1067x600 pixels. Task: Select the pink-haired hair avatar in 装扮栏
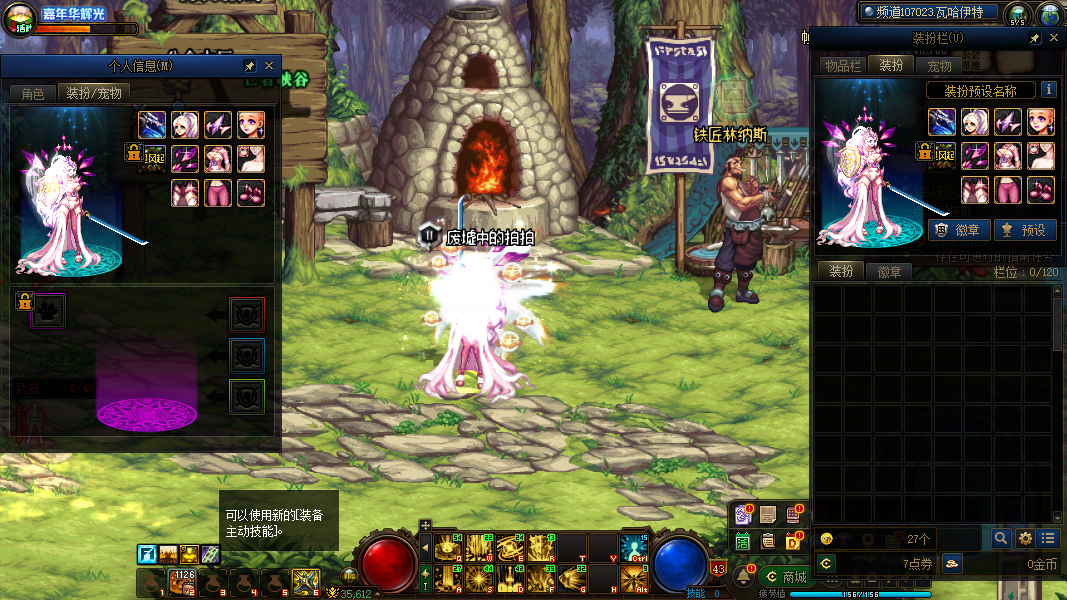click(x=975, y=122)
